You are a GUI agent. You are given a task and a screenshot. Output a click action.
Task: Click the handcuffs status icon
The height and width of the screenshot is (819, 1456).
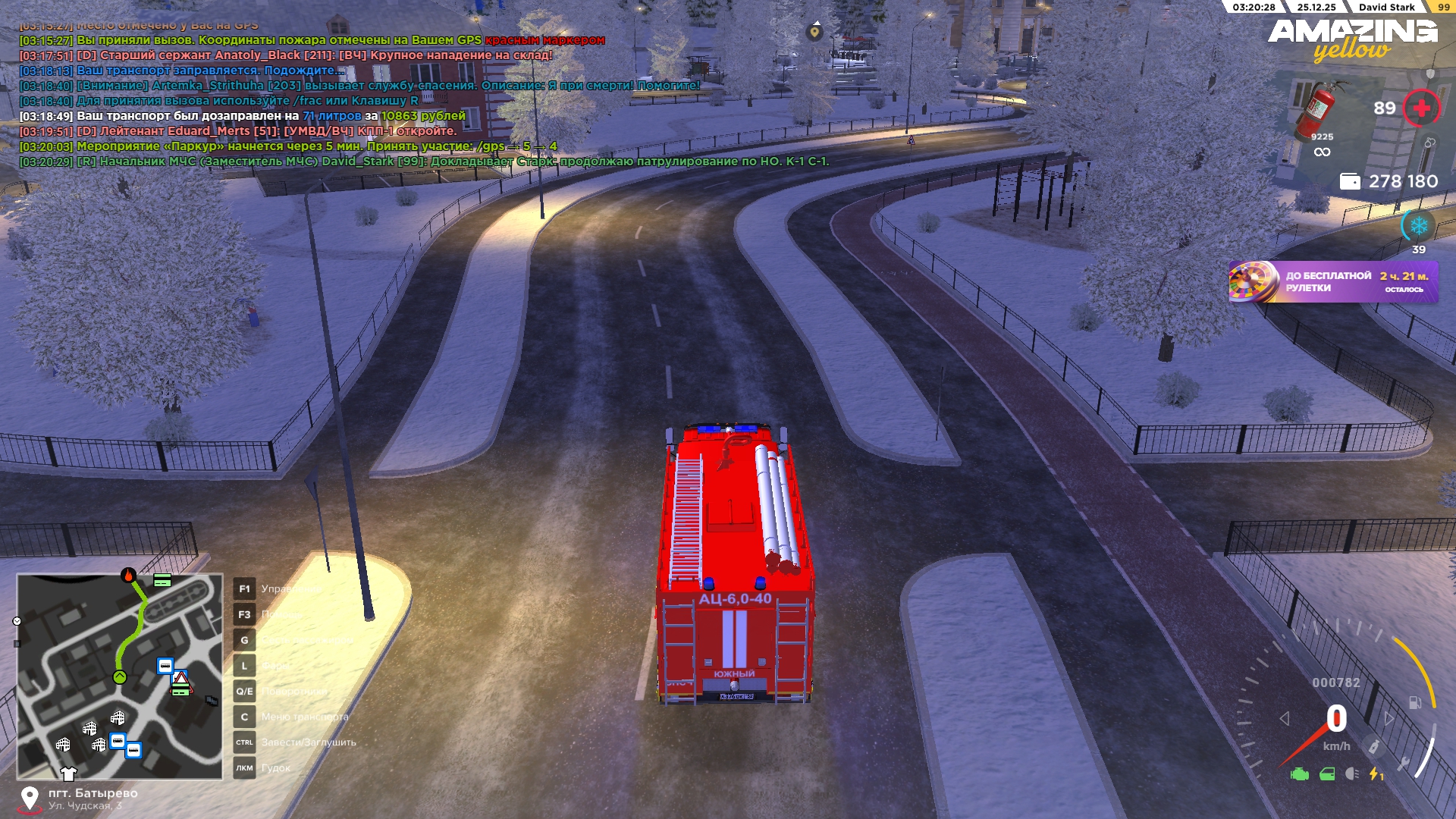point(1429,143)
